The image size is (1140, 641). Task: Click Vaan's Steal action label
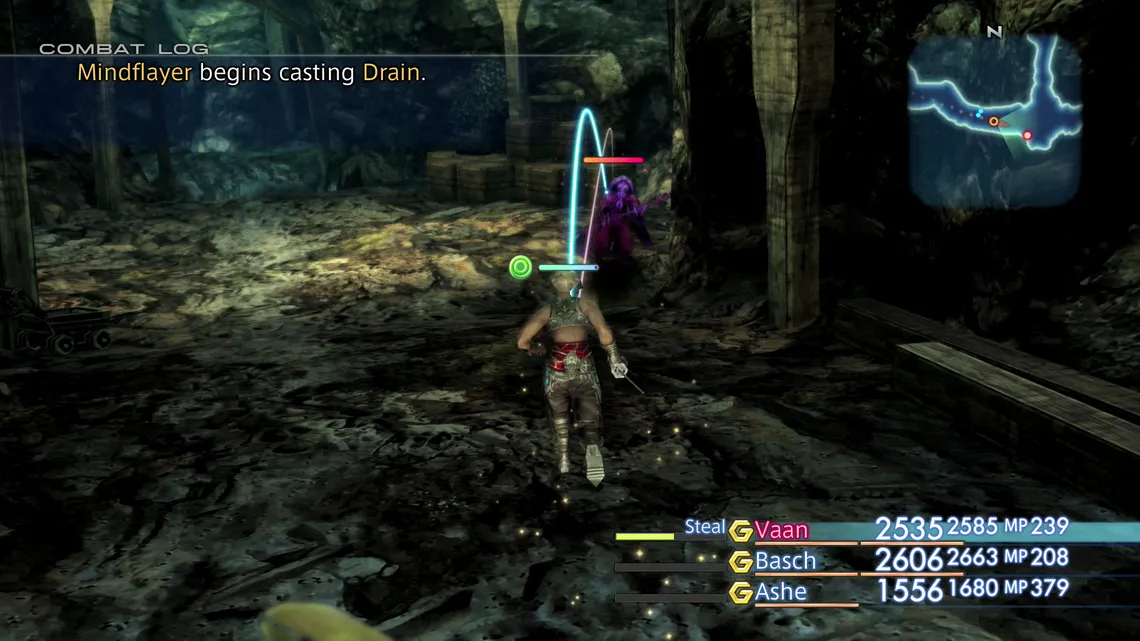click(705, 527)
